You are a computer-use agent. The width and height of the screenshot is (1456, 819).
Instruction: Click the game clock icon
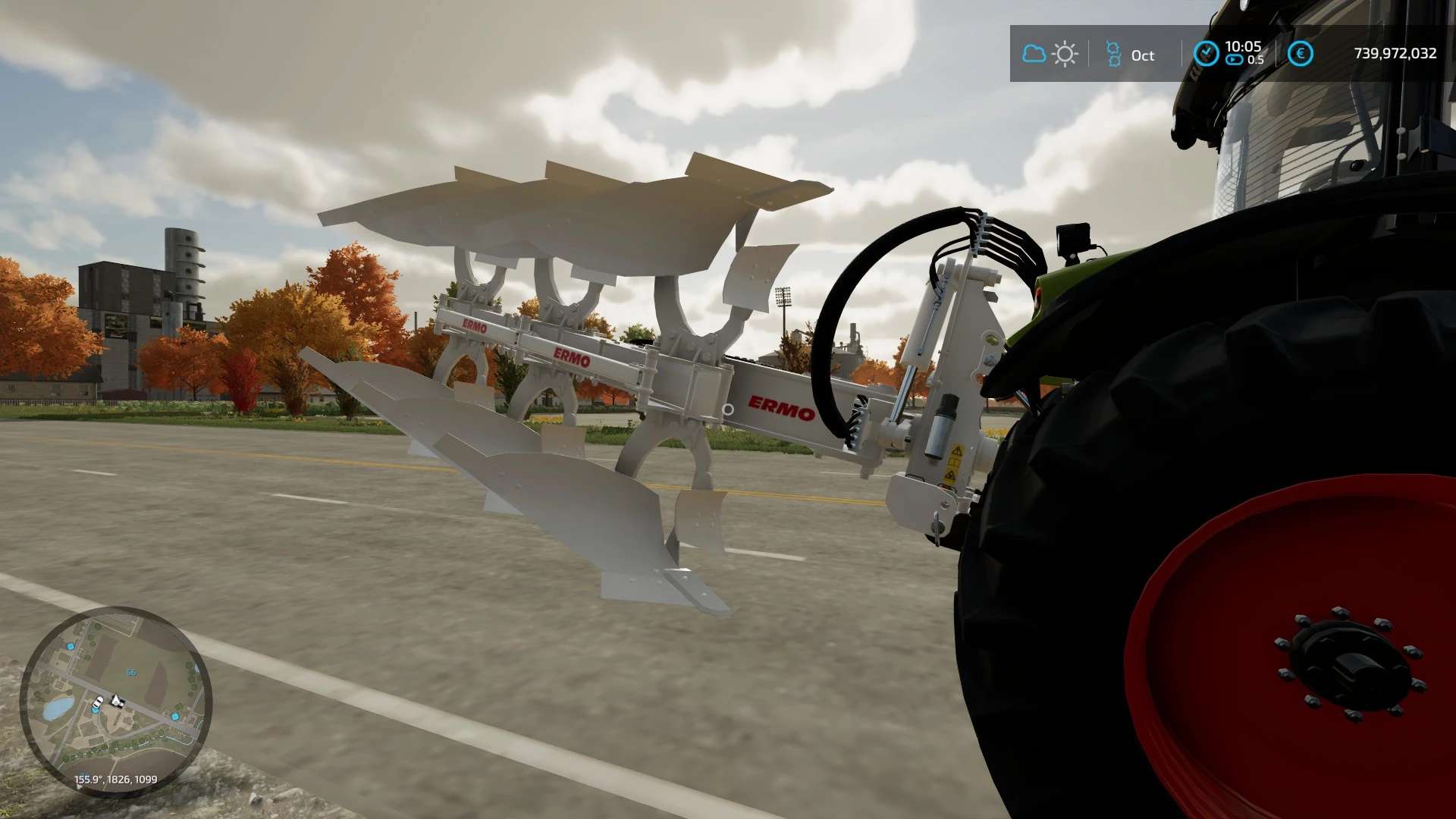click(1206, 54)
